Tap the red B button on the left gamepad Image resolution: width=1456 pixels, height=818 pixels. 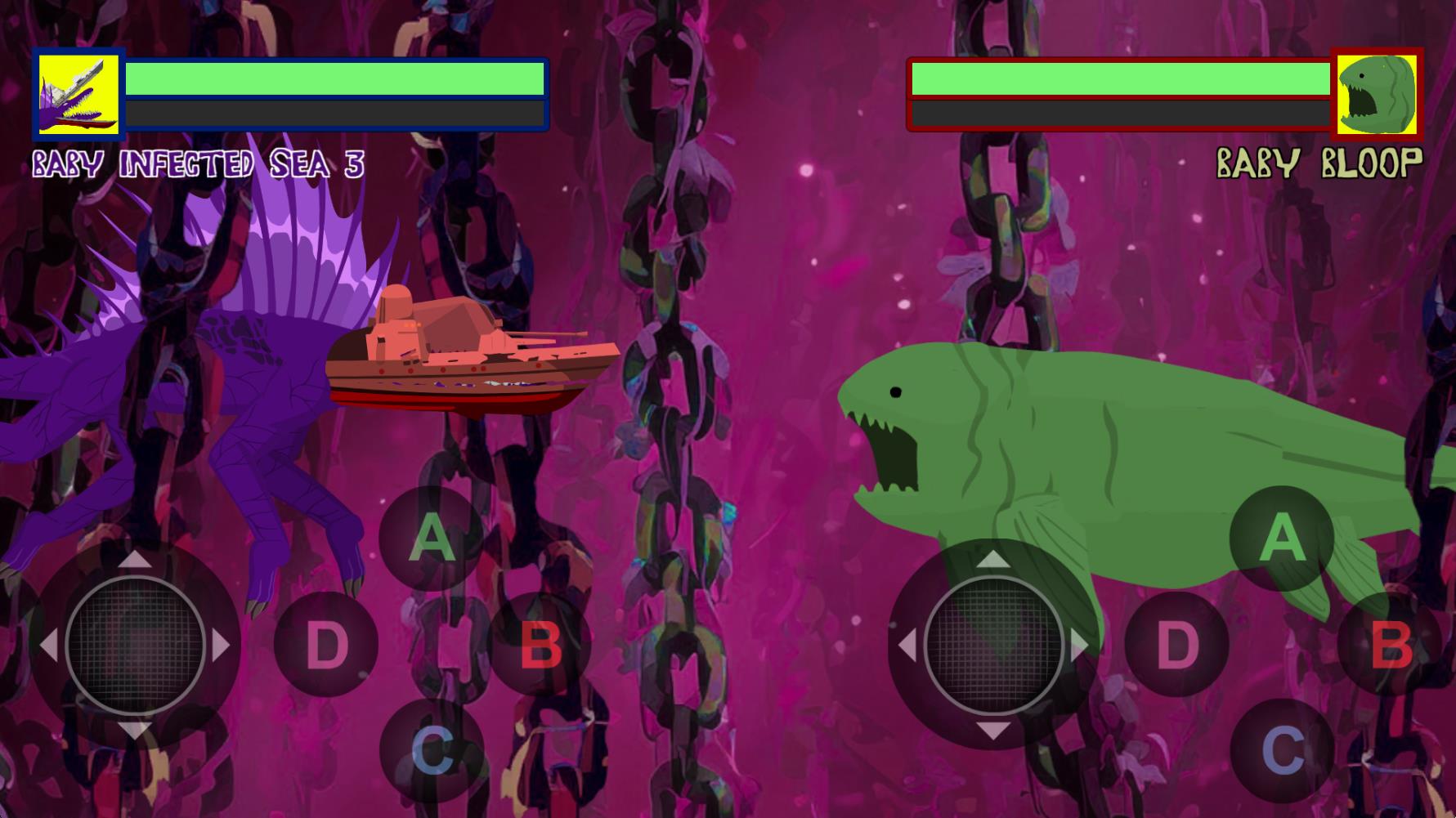click(540, 645)
